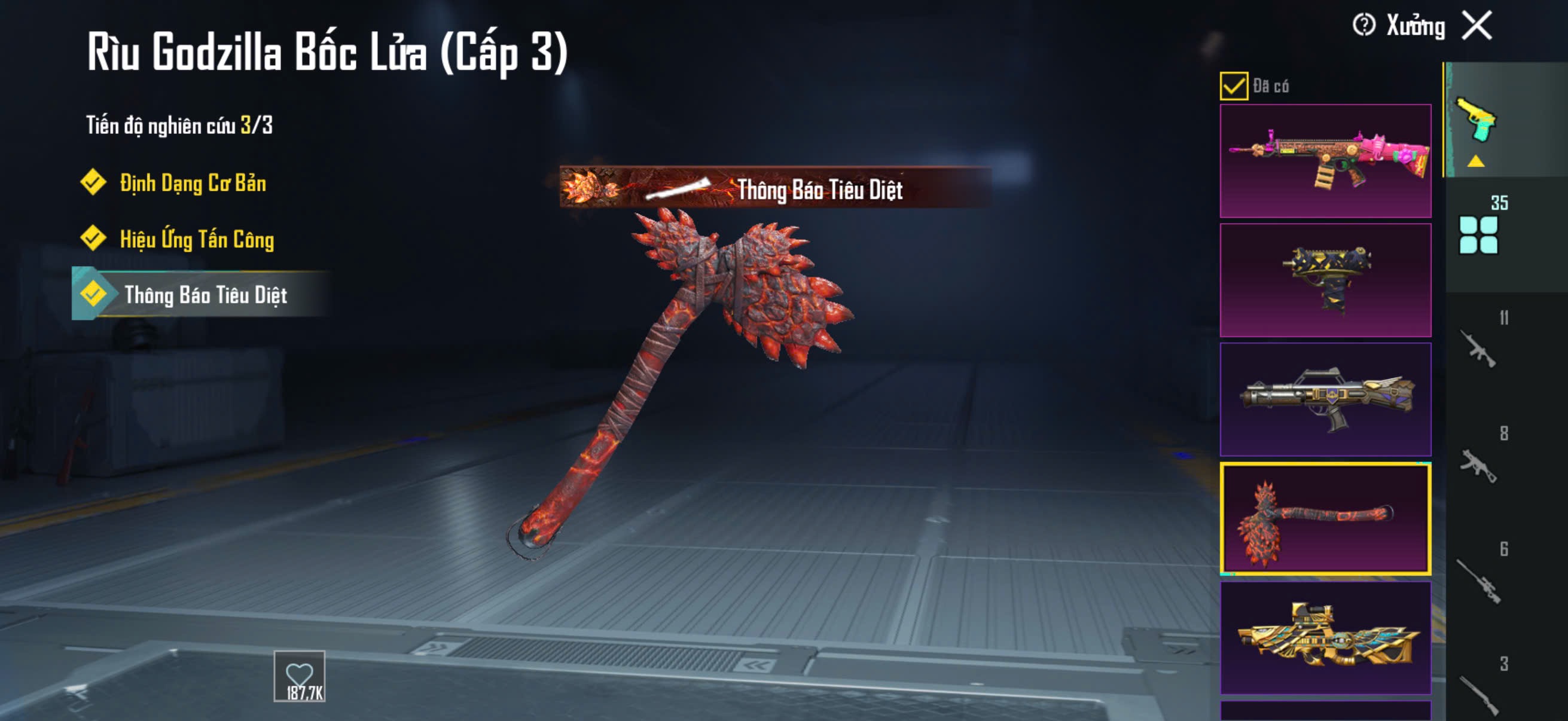Viewport: 1568px width, 721px height.
Task: Close the workshop screen with the X
Action: point(1477,26)
